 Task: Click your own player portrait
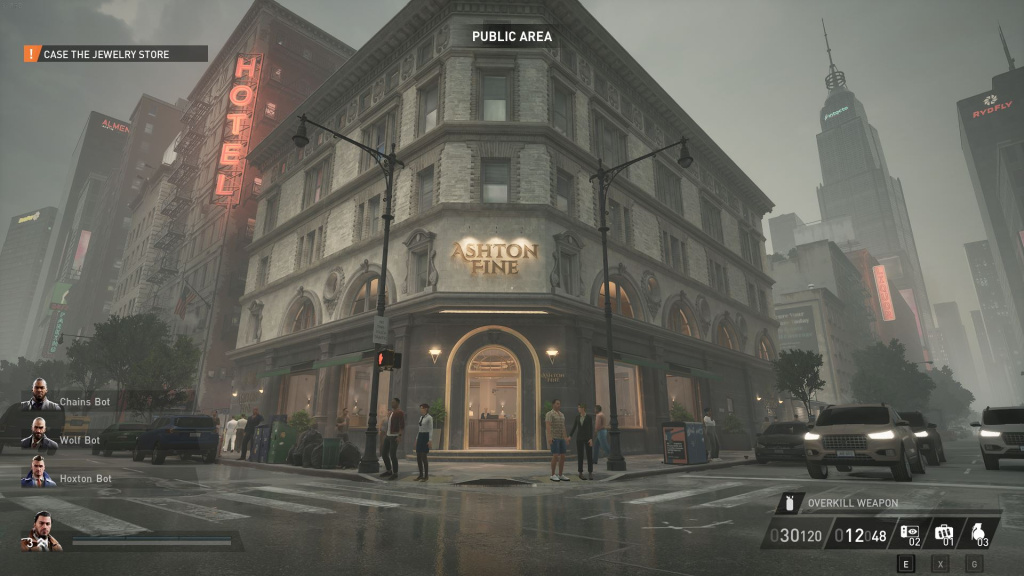[41, 530]
